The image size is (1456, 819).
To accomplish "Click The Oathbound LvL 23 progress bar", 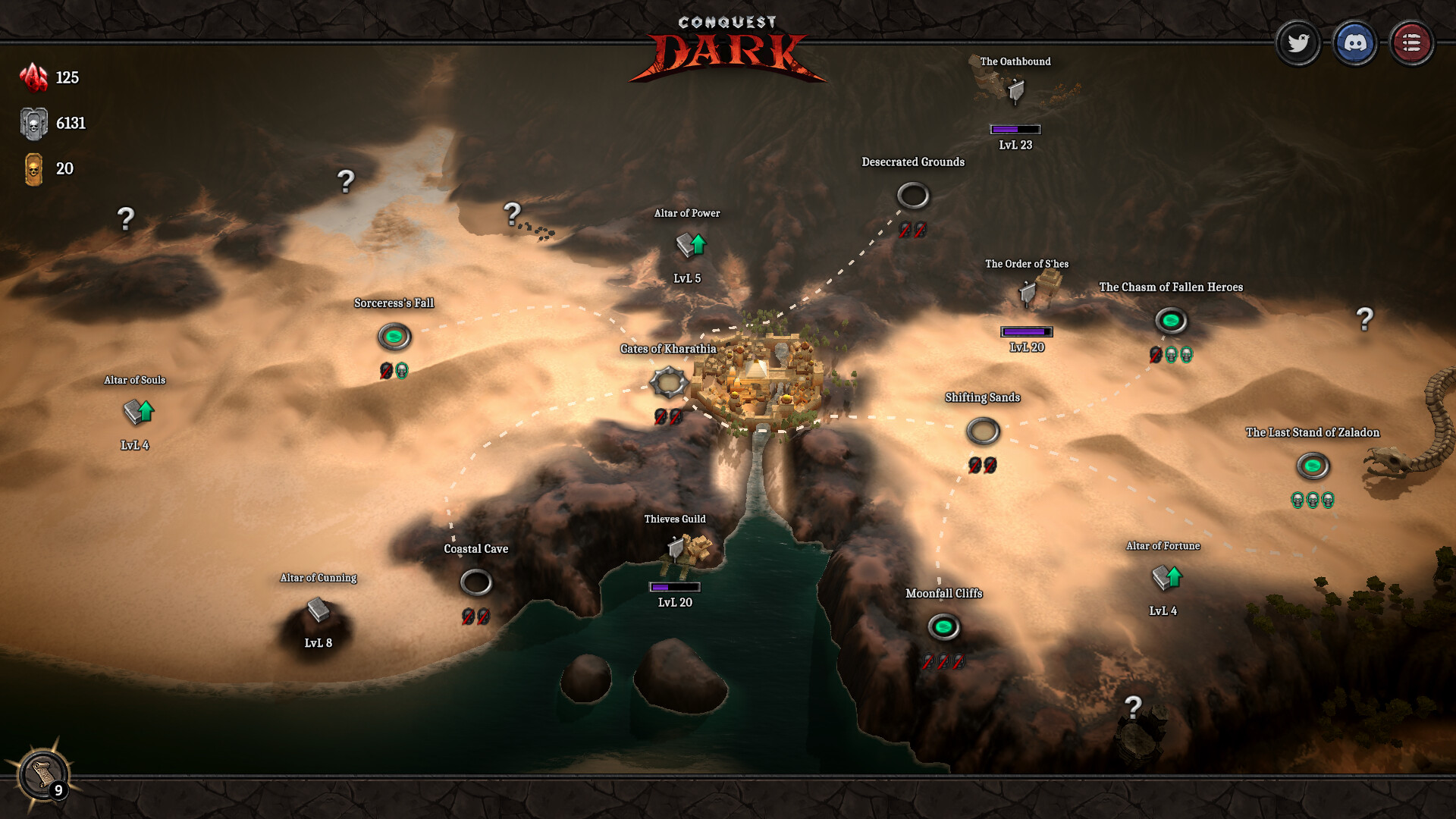I will 1016,129.
